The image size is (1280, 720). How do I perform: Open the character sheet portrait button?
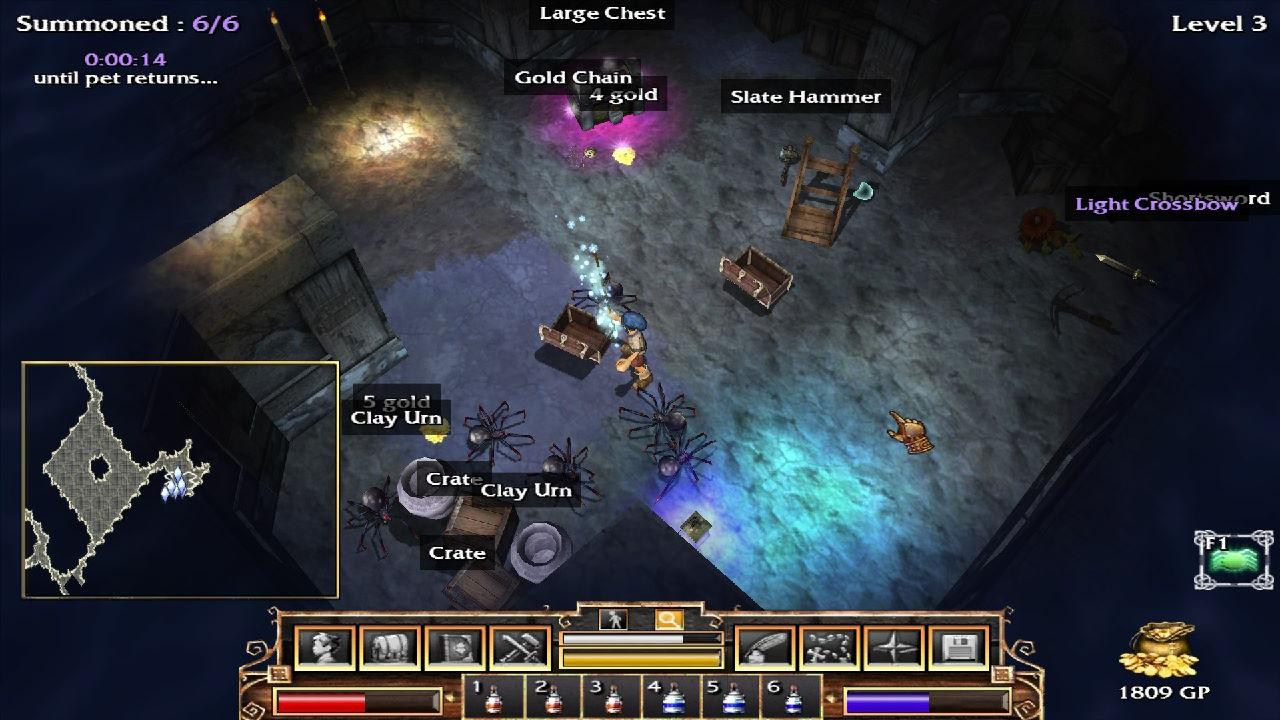click(x=326, y=648)
